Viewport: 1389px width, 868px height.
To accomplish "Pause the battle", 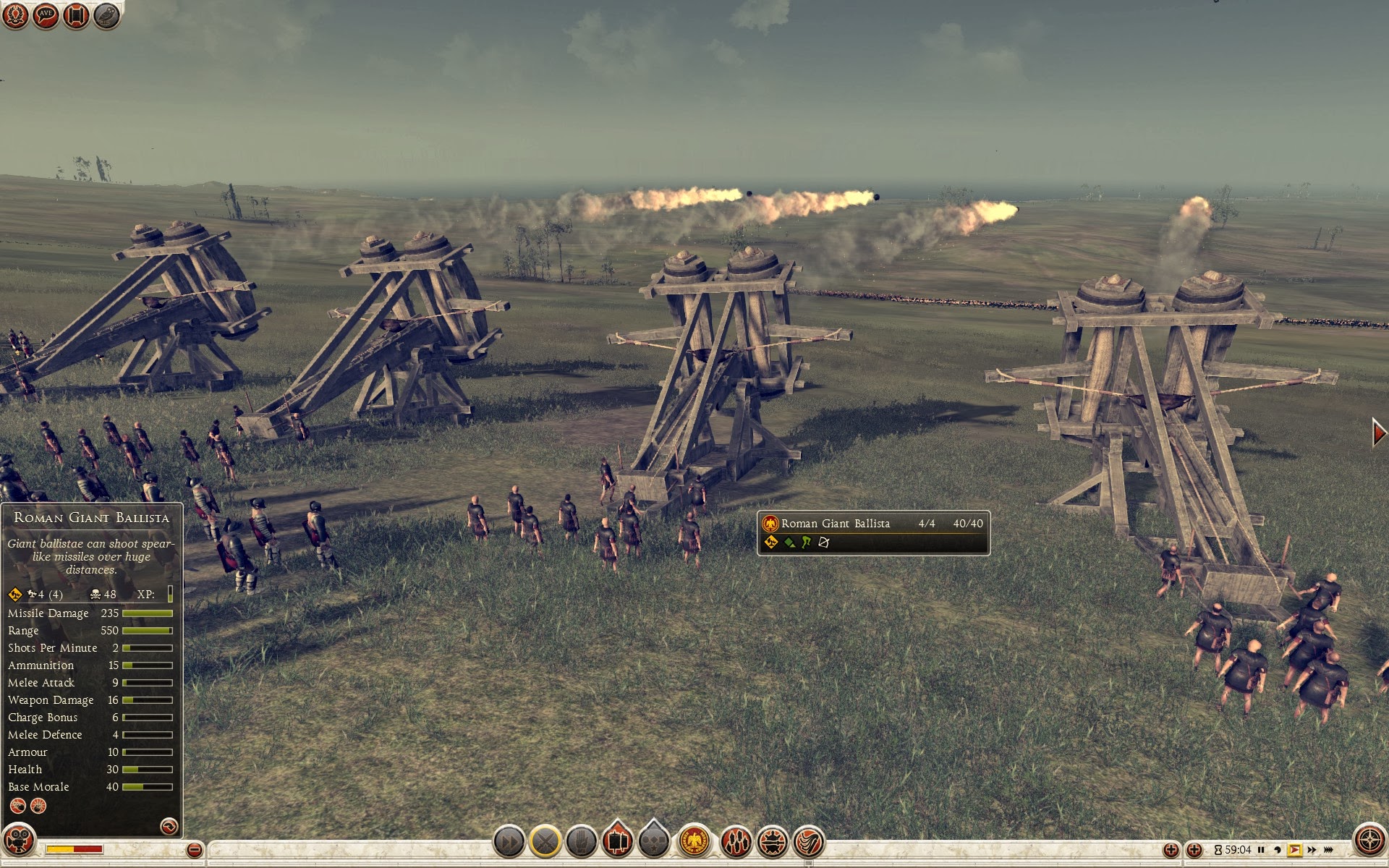I will 1261,850.
